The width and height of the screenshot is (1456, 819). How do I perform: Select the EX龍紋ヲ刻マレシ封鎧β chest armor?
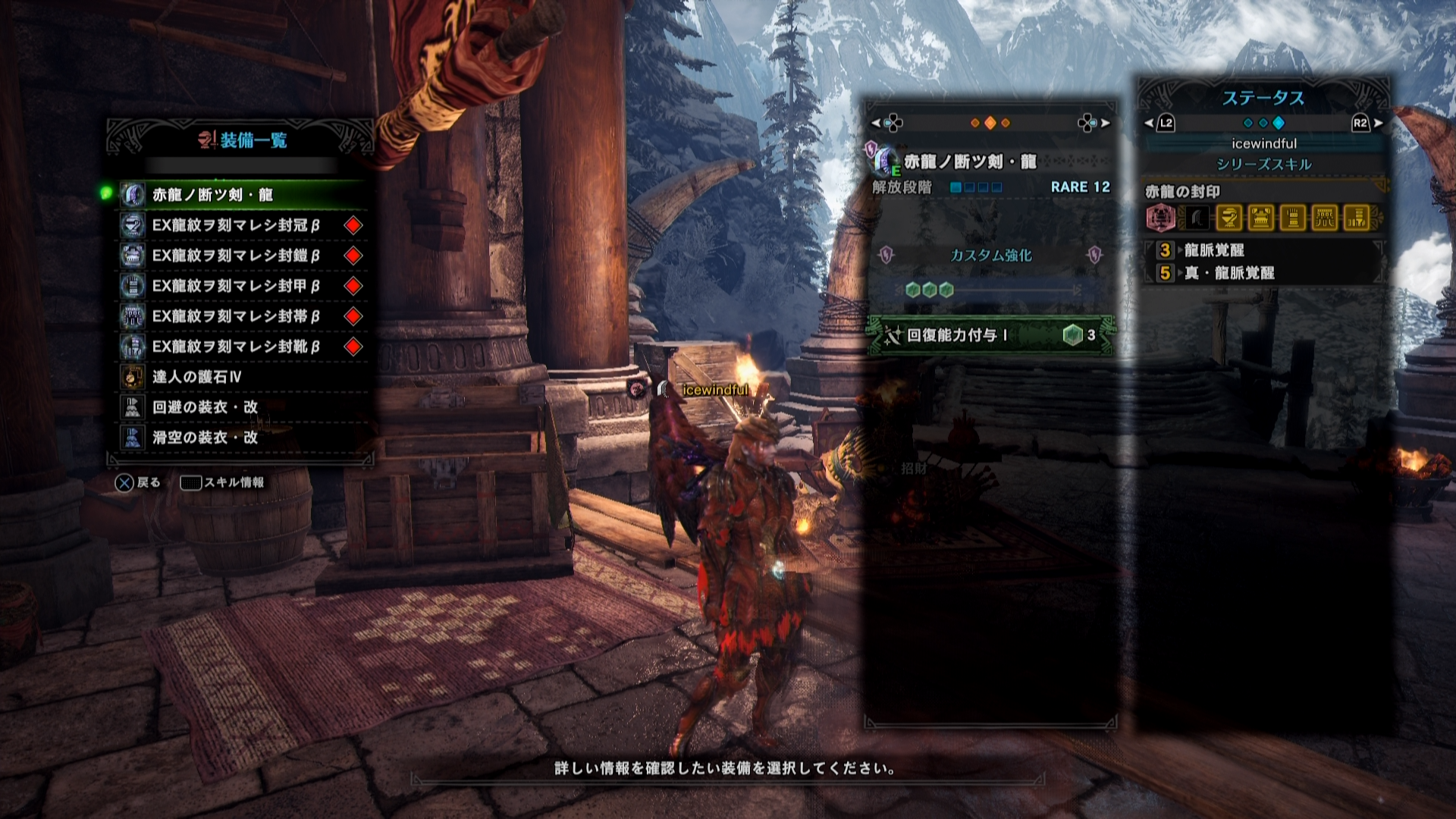pos(243,256)
